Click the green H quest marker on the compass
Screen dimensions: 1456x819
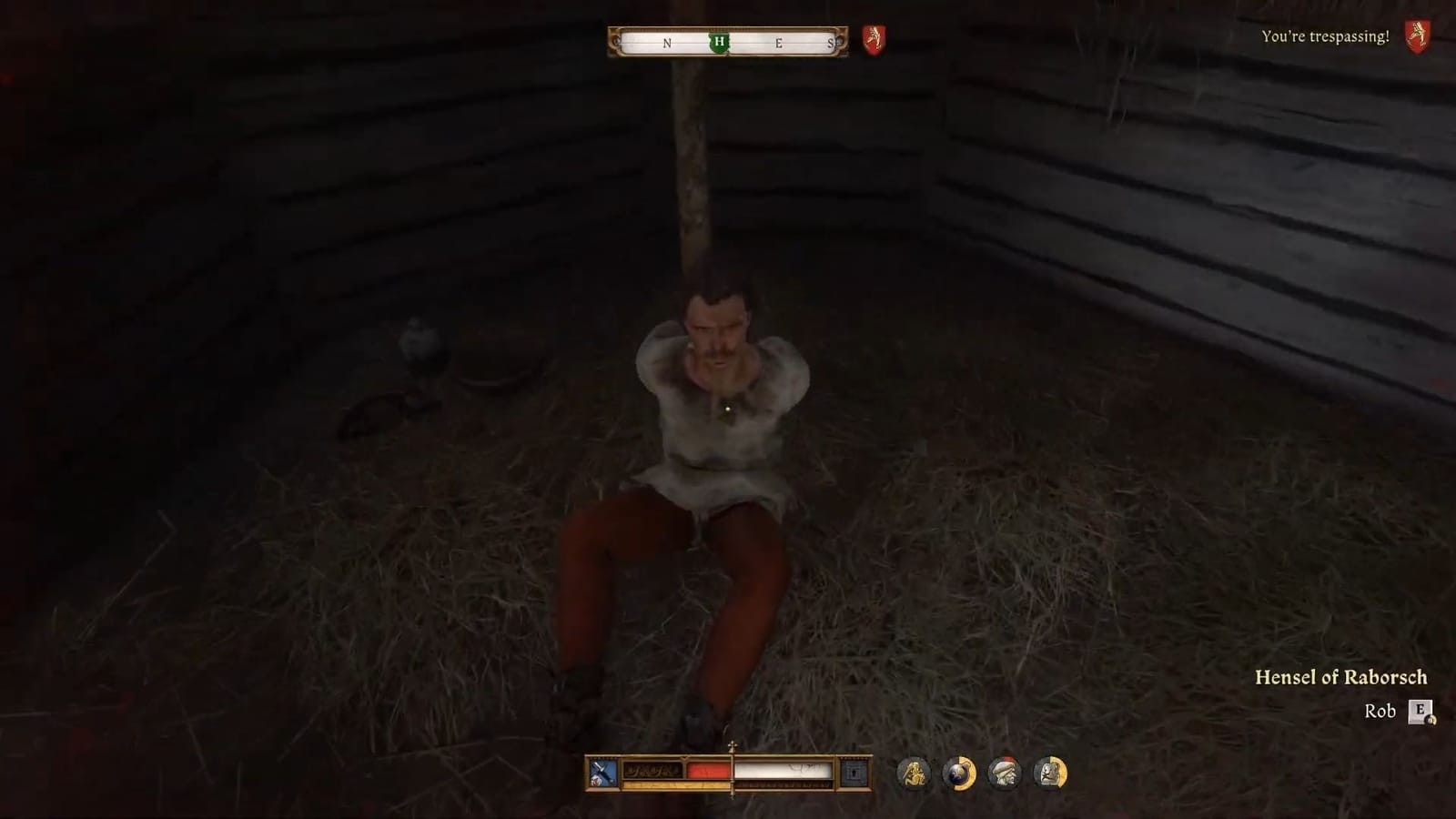719,43
